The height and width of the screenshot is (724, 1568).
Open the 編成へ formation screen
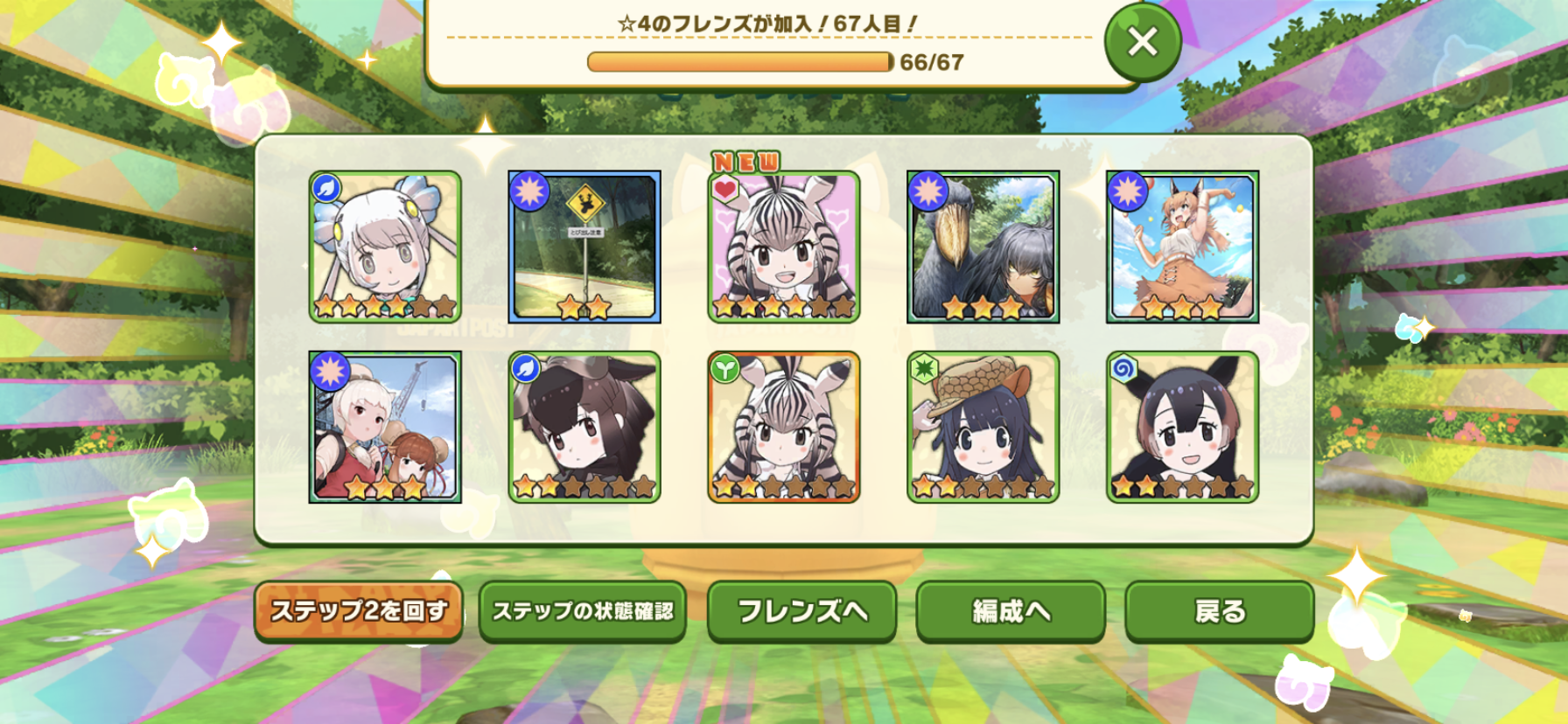click(x=1011, y=610)
